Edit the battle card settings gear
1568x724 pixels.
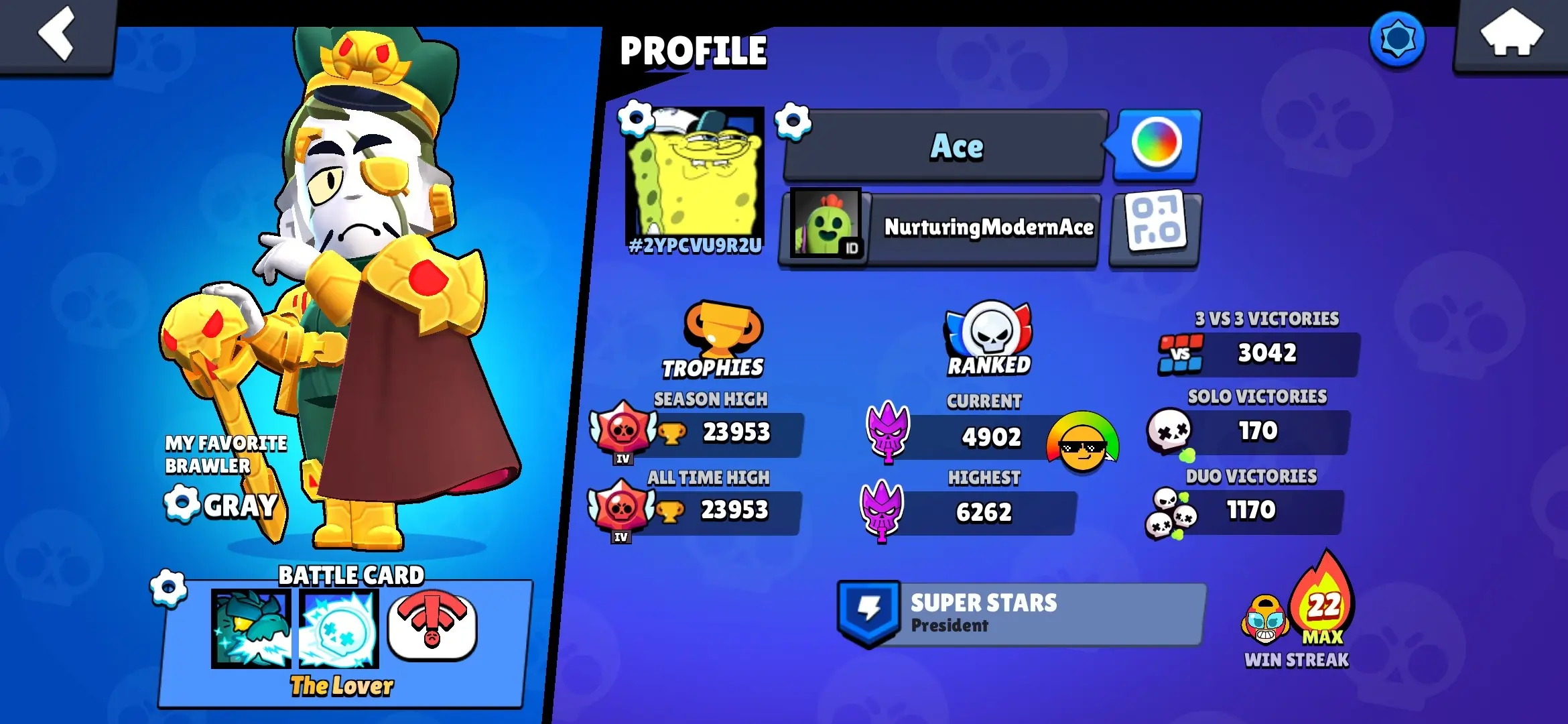pos(169,588)
